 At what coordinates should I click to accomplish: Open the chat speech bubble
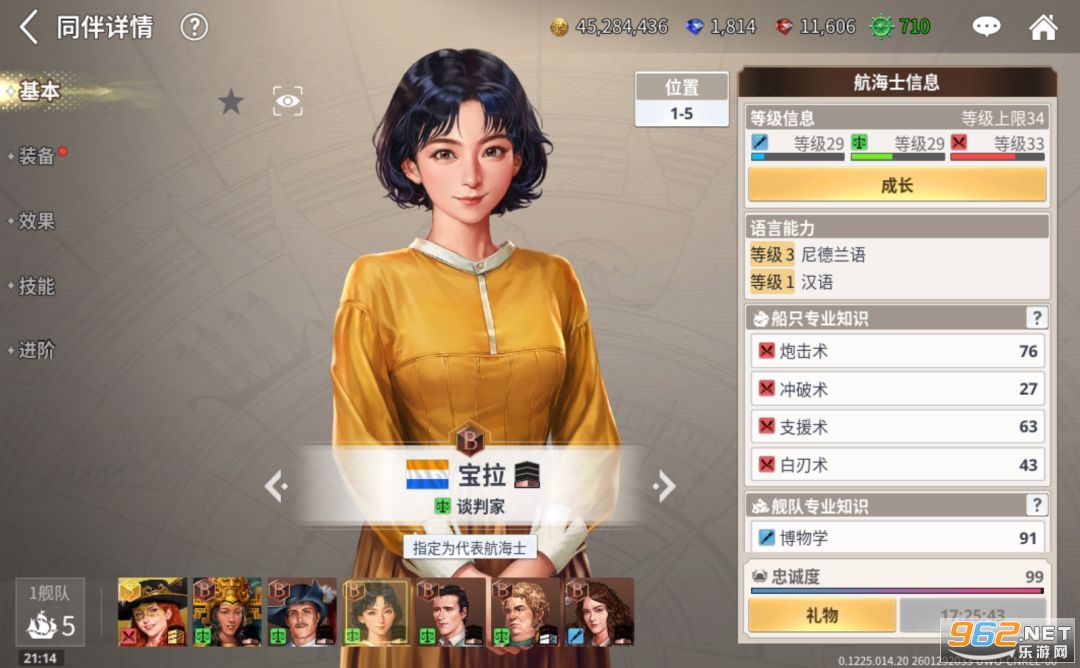point(987,27)
